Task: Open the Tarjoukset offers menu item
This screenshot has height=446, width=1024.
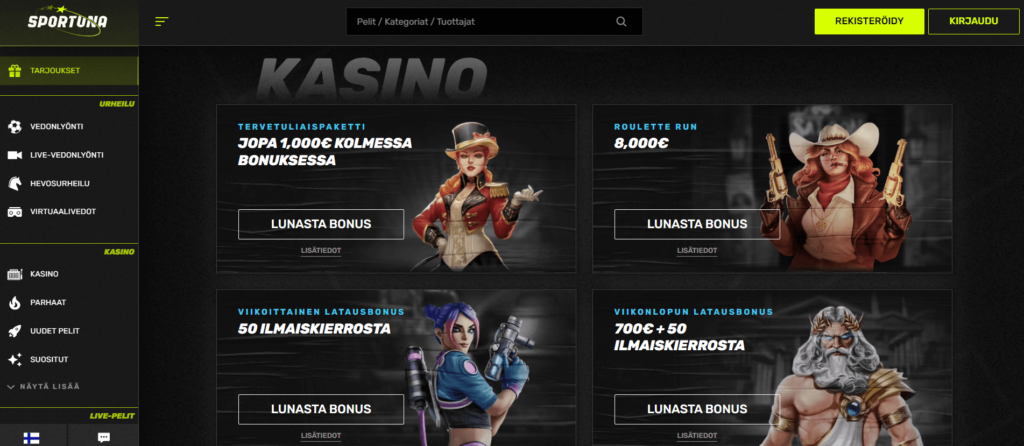Action: pyautogui.click(x=68, y=71)
